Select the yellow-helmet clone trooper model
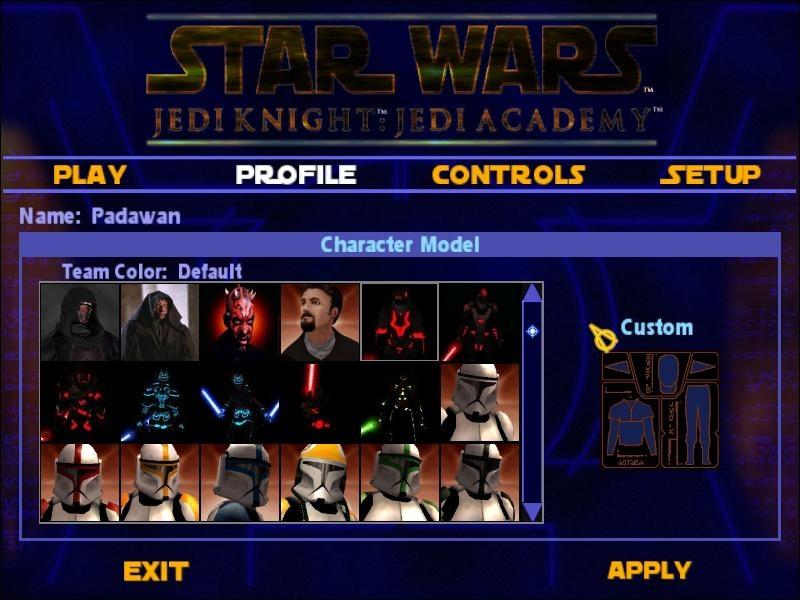Viewport: 800px width, 600px height. (x=320, y=482)
